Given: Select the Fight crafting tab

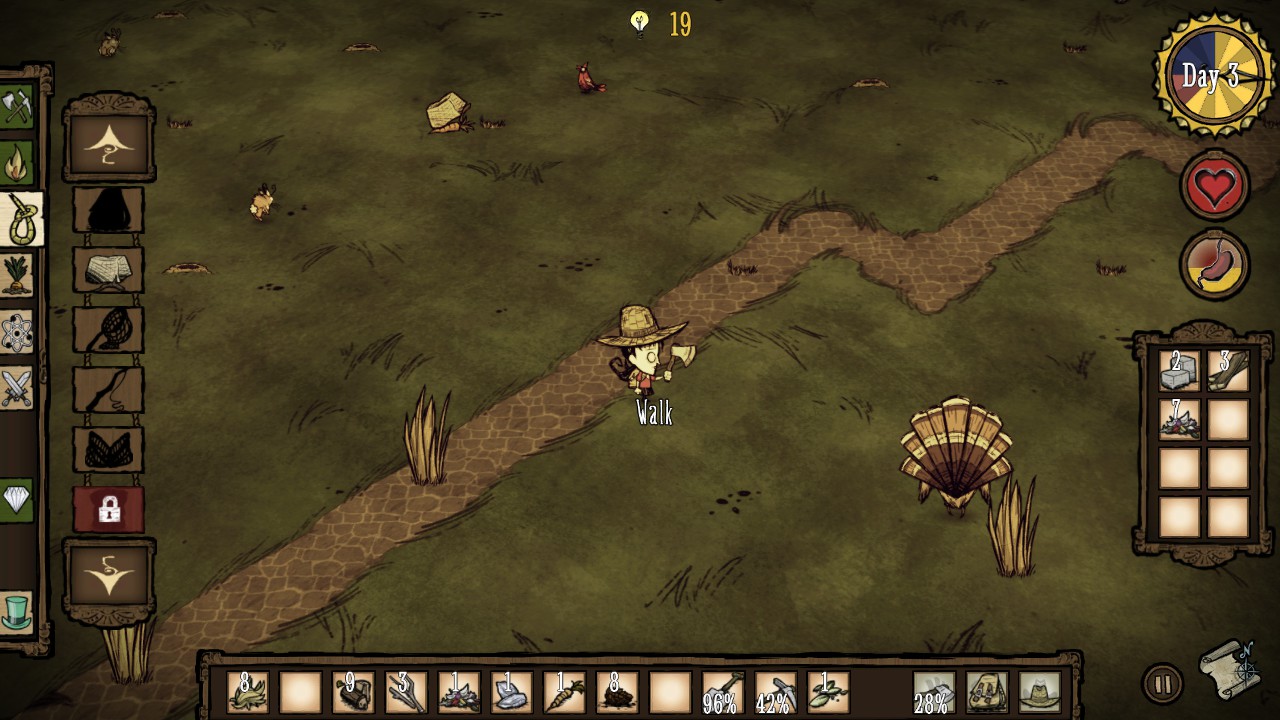Looking at the screenshot, I should tap(17, 387).
